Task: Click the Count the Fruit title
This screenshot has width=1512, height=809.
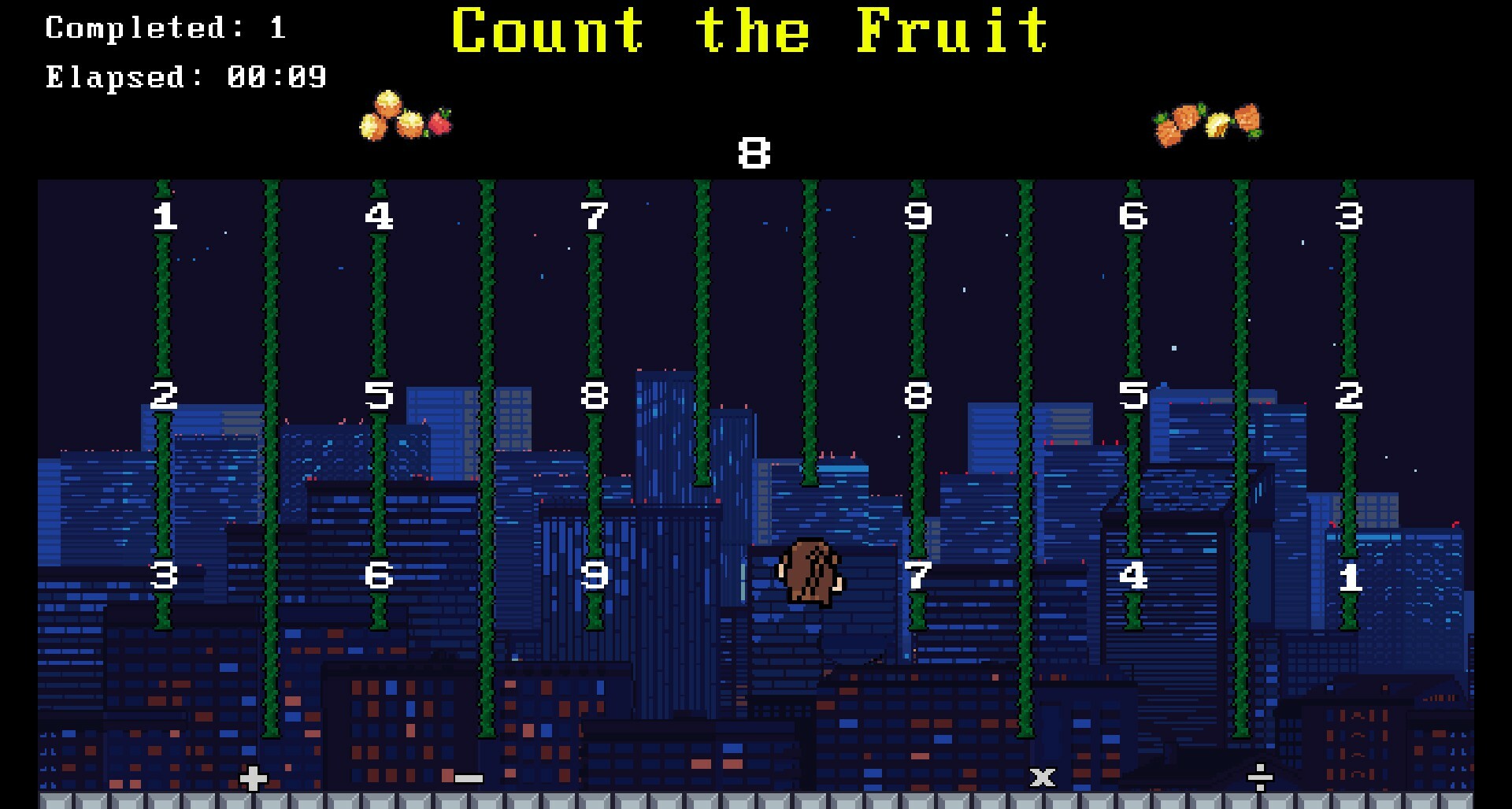Action: pos(752,32)
